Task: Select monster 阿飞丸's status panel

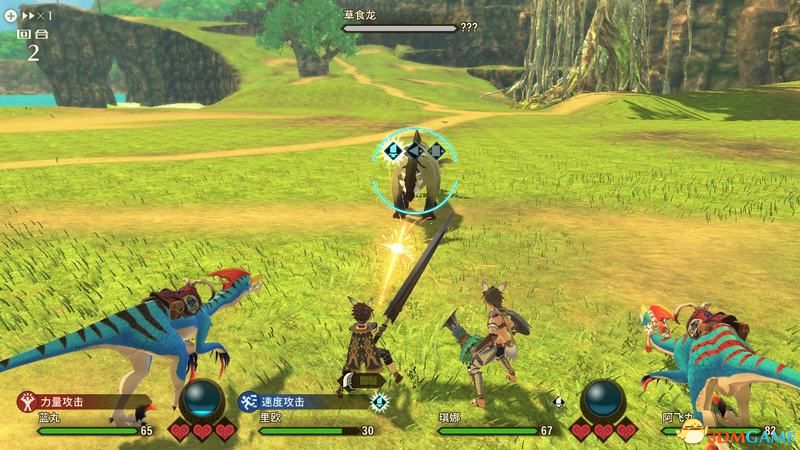Action: click(x=720, y=424)
